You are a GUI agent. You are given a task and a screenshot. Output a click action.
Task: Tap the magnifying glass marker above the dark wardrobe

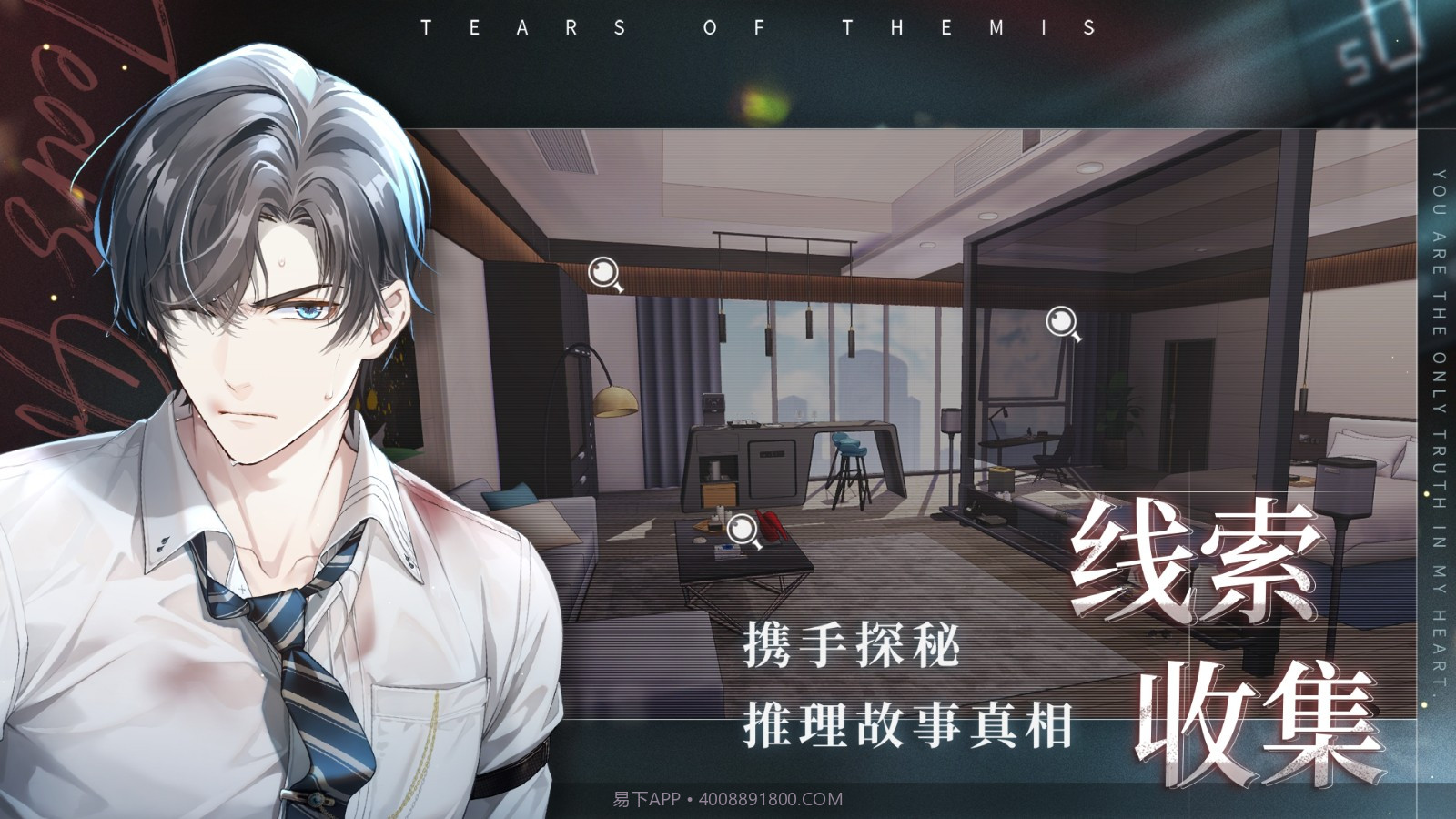604,273
